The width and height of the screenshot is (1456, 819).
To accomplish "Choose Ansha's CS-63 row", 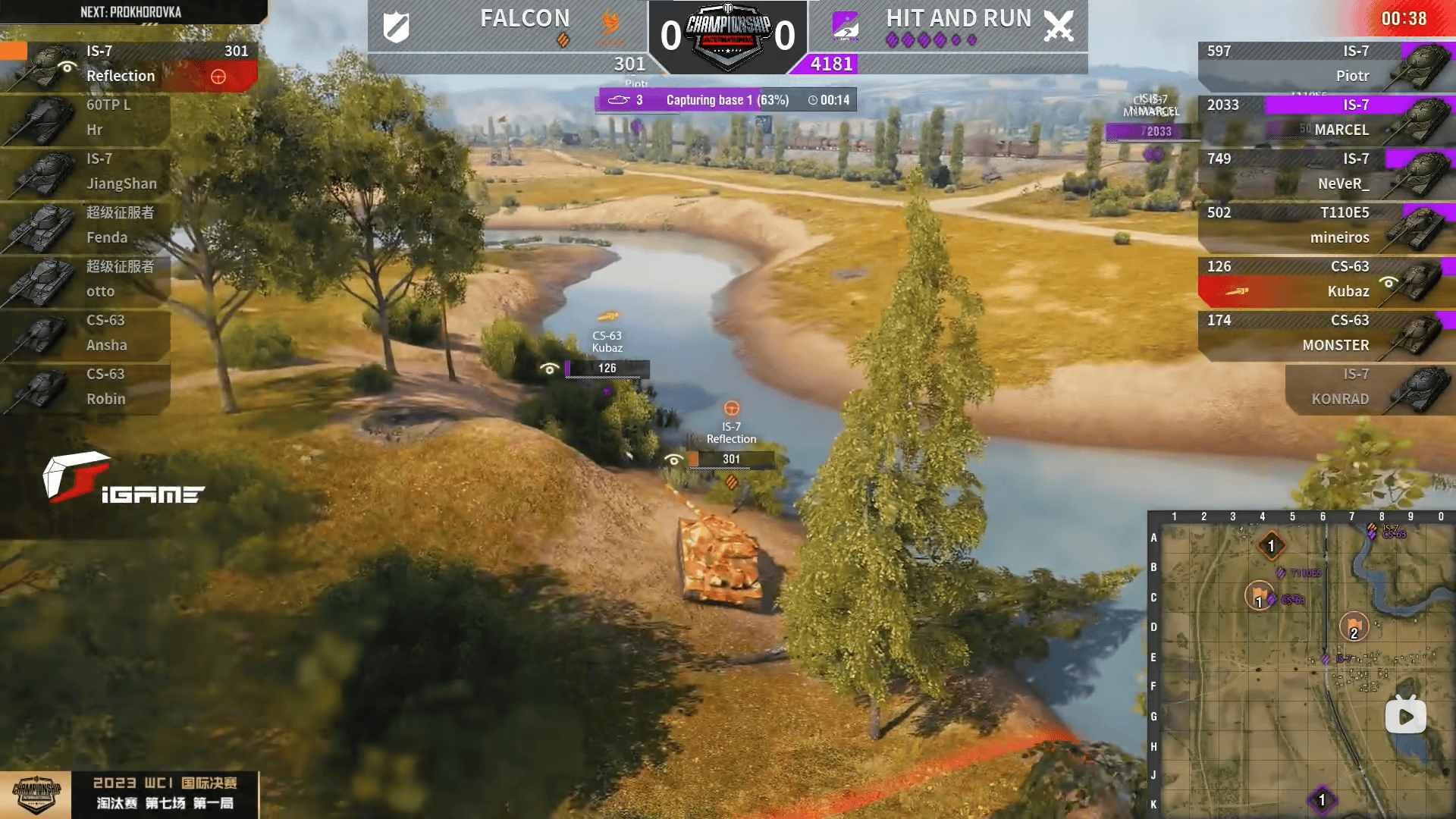I will [87, 333].
